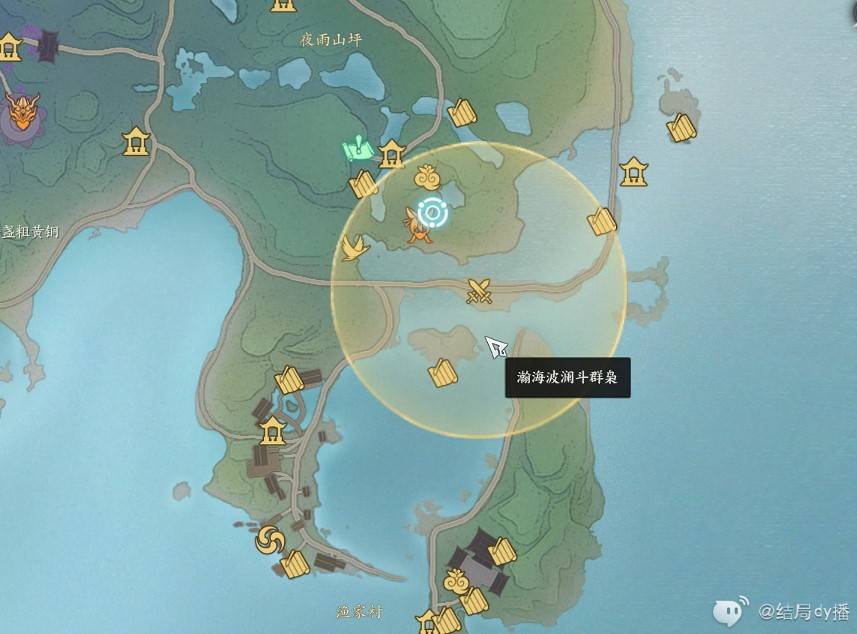The width and height of the screenshot is (857, 634).
Task: Click the golden bird map marker
Action: click(x=352, y=247)
